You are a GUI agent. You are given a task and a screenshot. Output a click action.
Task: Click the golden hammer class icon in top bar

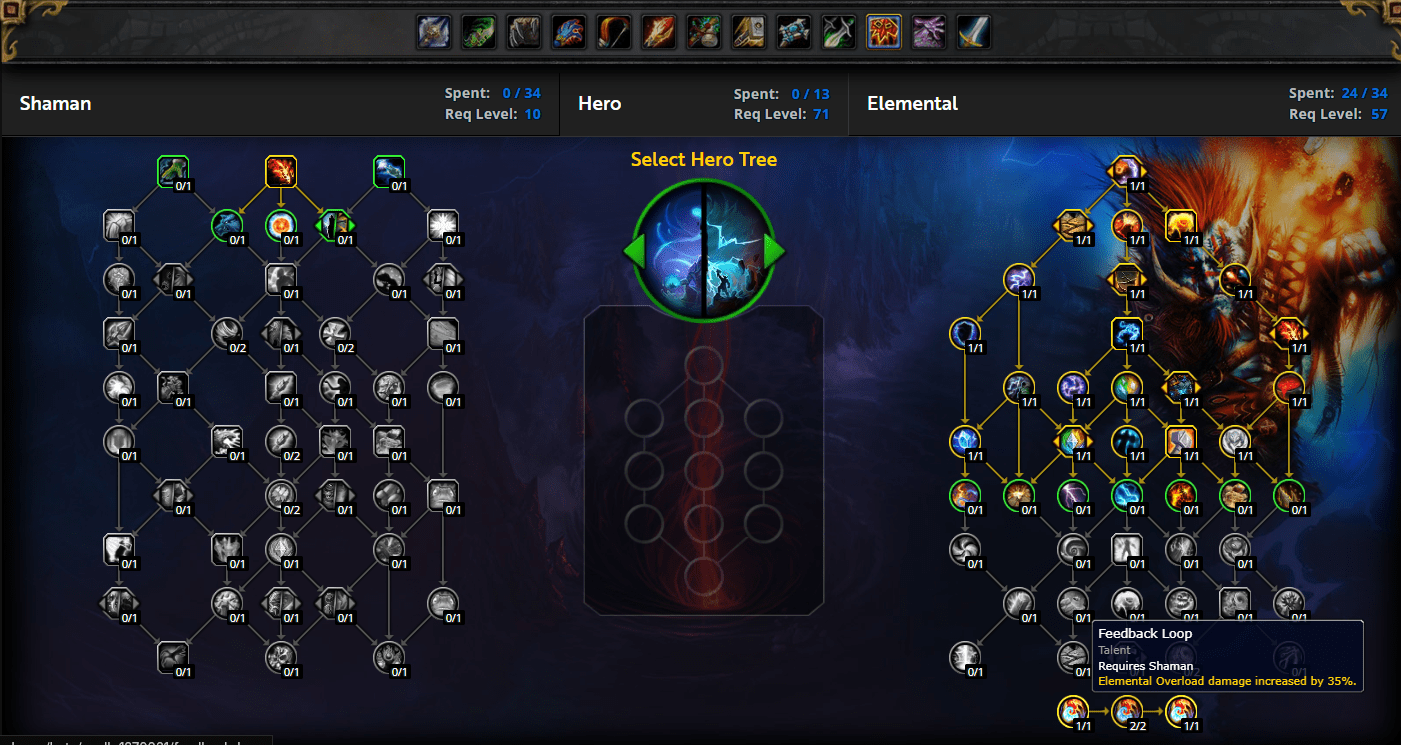point(748,31)
